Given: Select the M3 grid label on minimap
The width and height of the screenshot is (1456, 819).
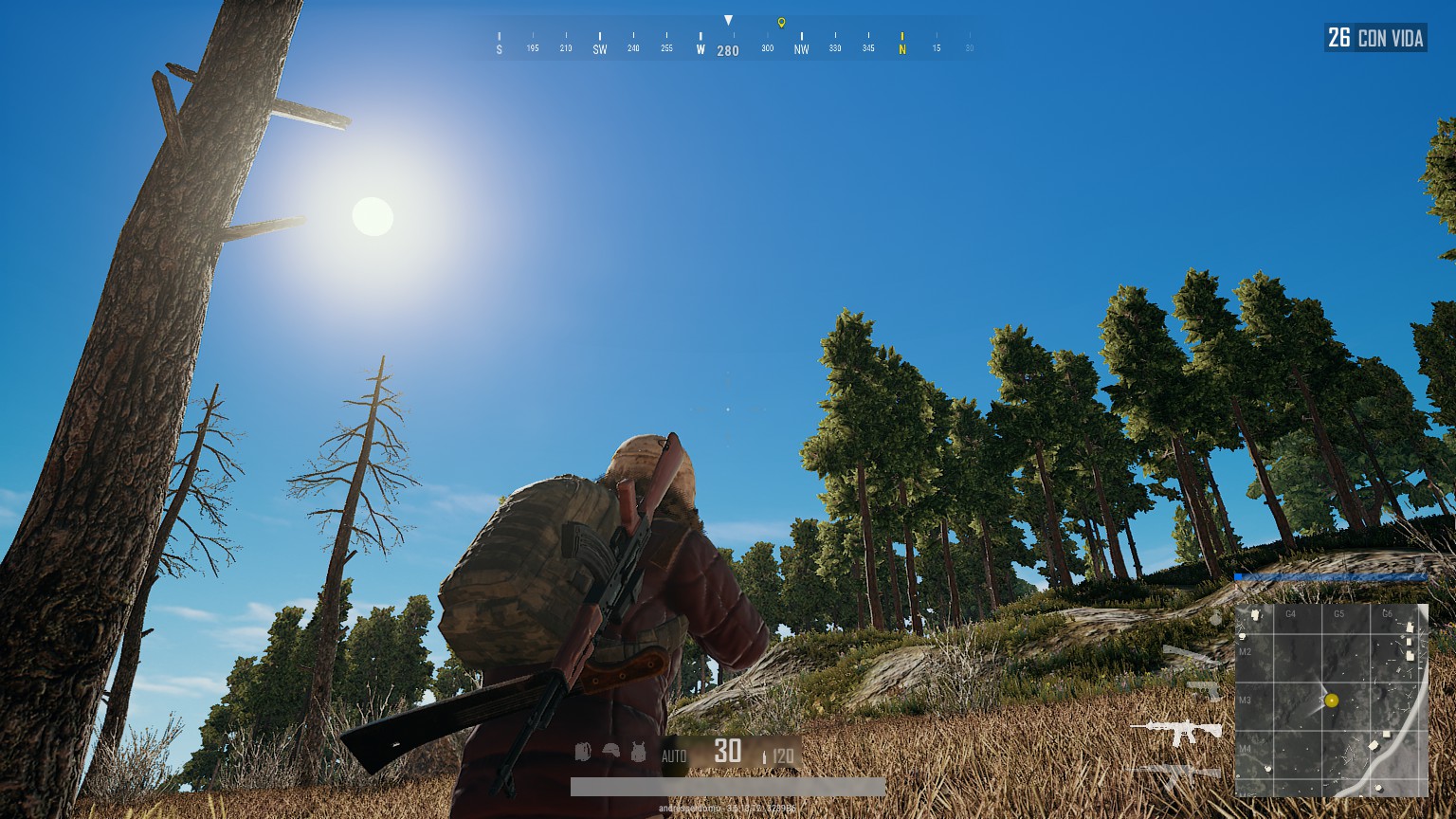Looking at the screenshot, I should click(x=1246, y=701).
